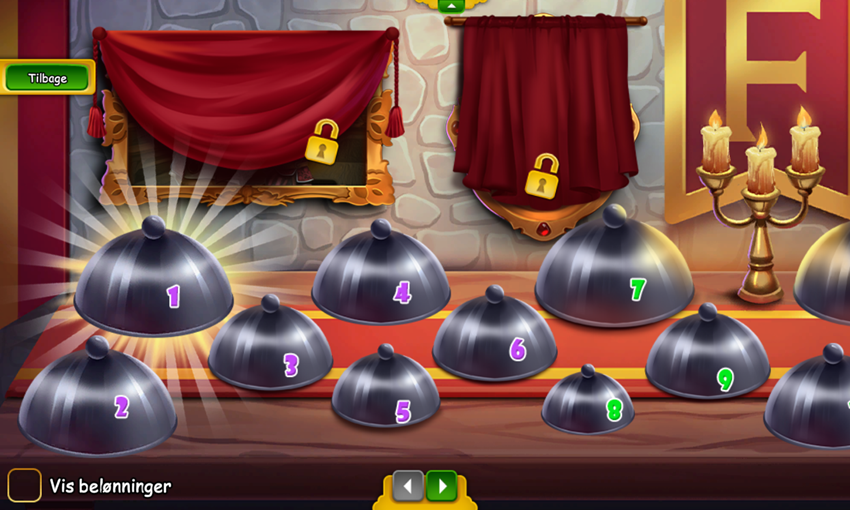Advance to next page with green arrow
This screenshot has width=850, height=510.
(441, 487)
